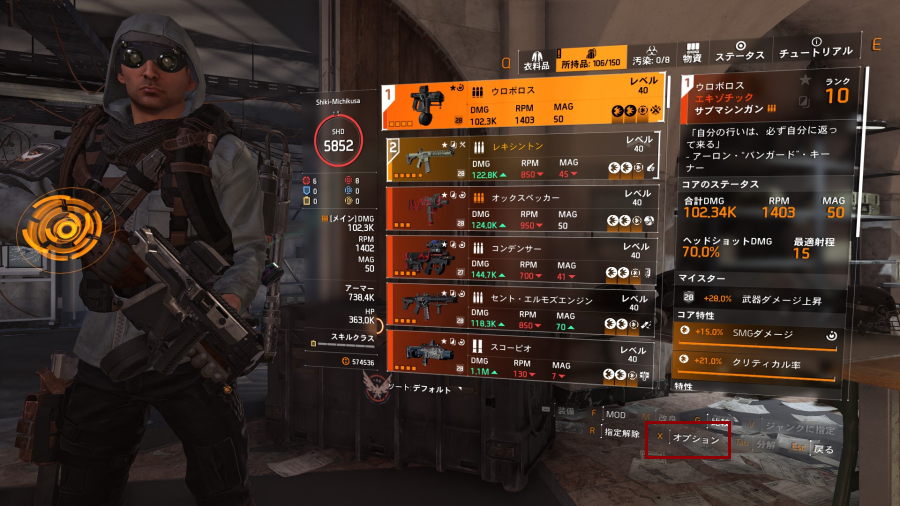Choose the レキシントン weapon
The width and height of the screenshot is (900, 506).
[x=520, y=158]
